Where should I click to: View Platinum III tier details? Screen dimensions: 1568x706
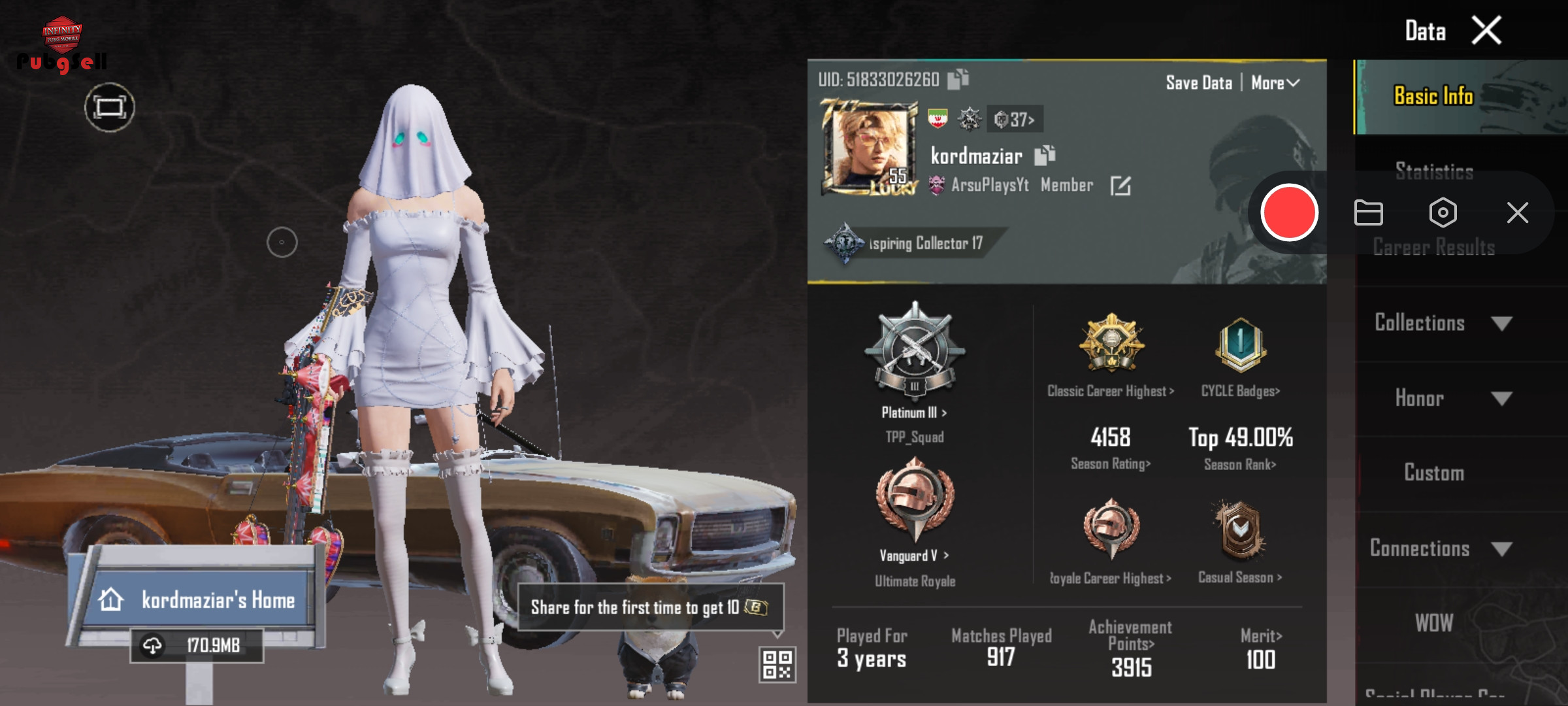coord(914,412)
